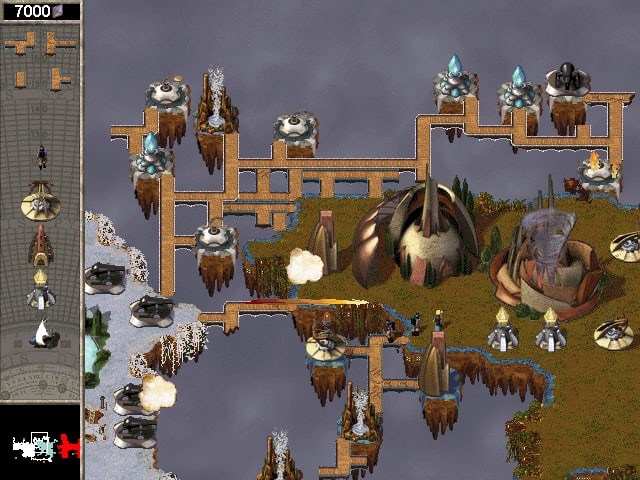Select the short straight bridge piece

click(21, 78)
